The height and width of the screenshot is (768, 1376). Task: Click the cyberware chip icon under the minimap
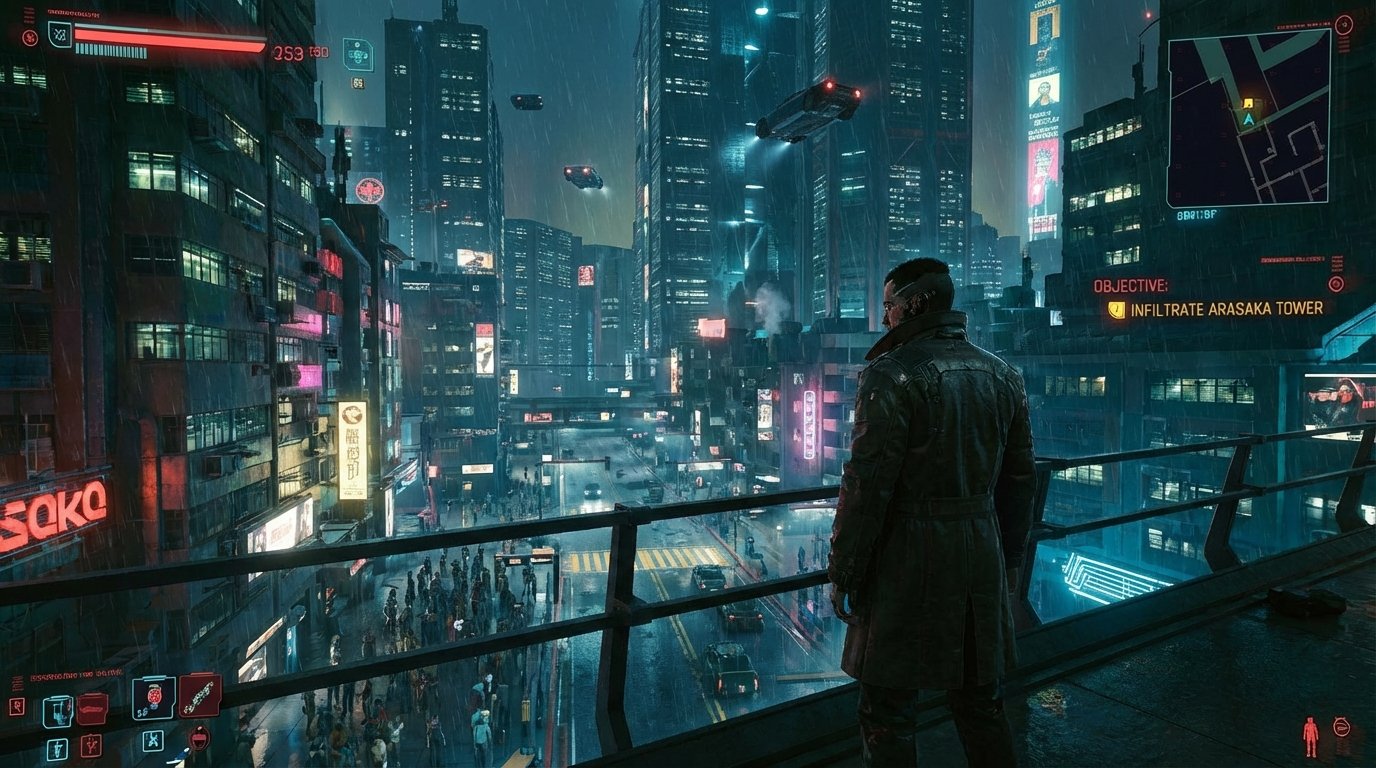[357, 57]
